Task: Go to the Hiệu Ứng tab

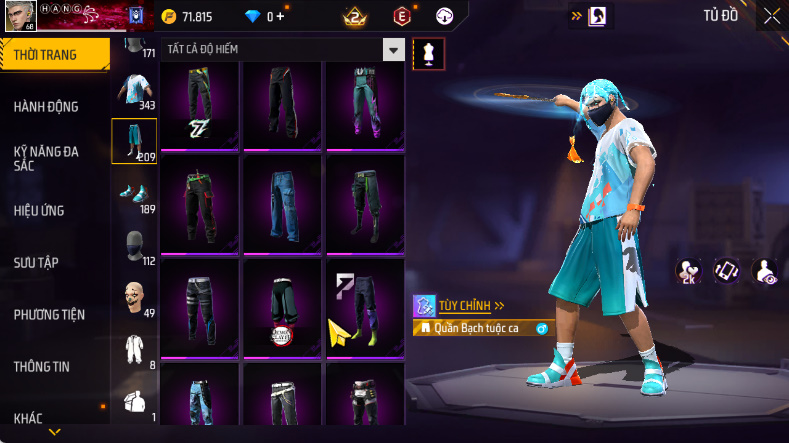Action: pyautogui.click(x=39, y=211)
